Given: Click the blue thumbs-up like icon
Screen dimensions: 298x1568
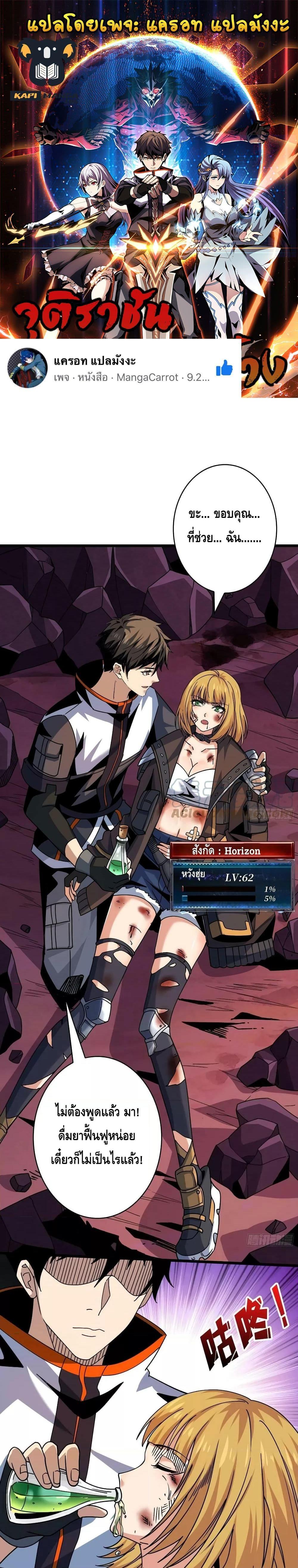Looking at the screenshot, I should point(224,368).
